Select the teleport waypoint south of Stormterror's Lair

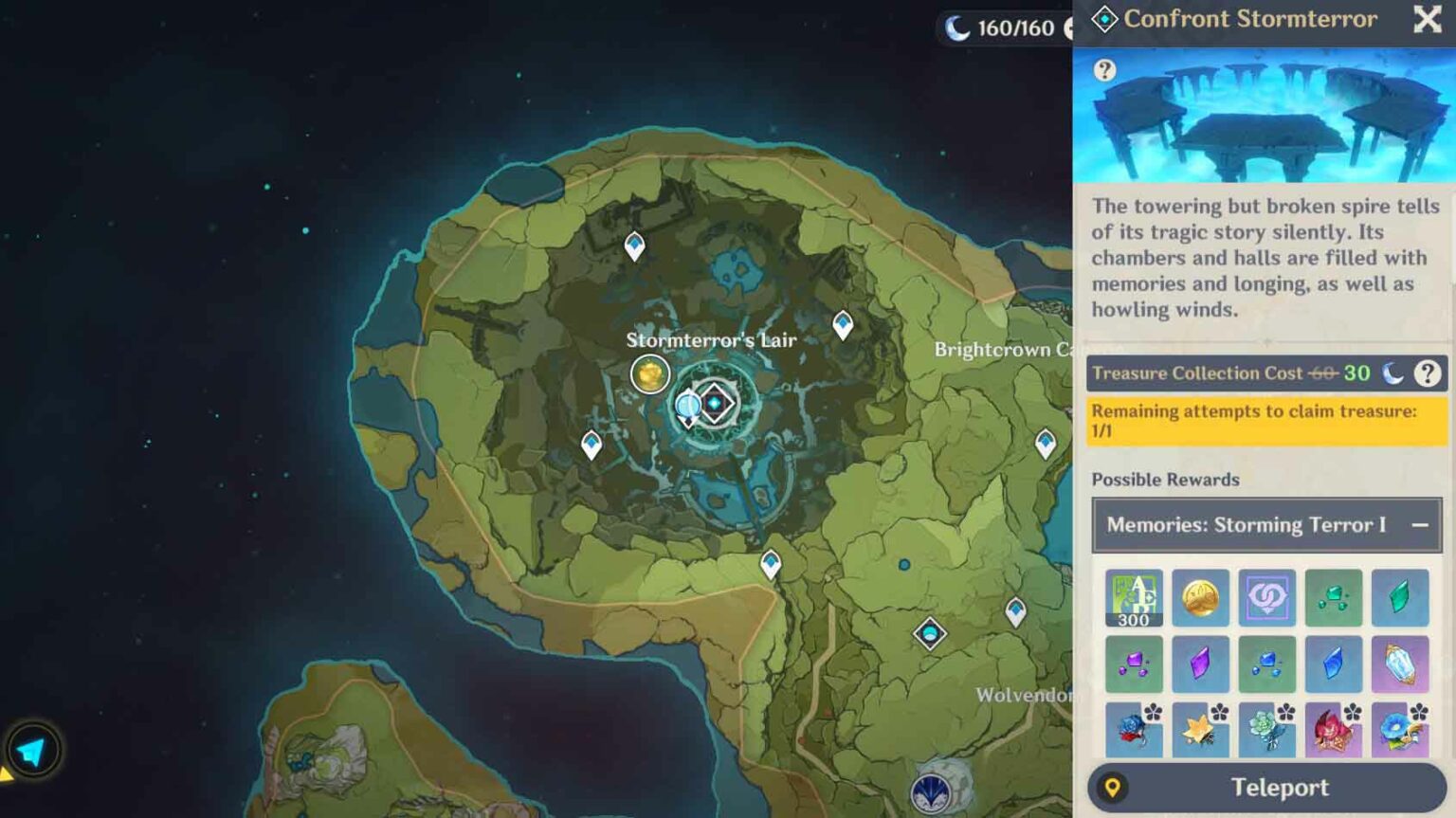click(771, 562)
